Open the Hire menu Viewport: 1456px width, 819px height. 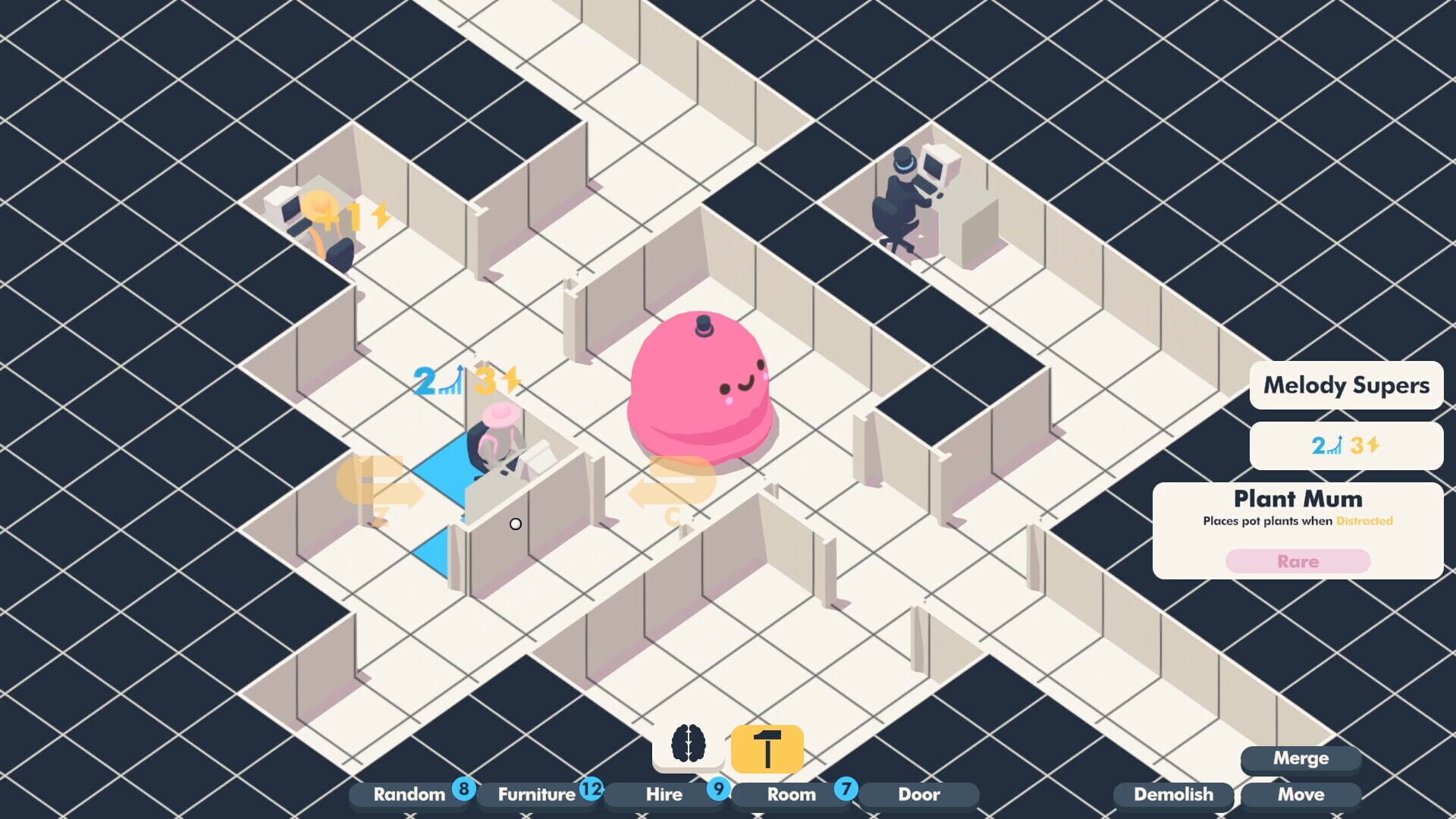click(x=664, y=794)
